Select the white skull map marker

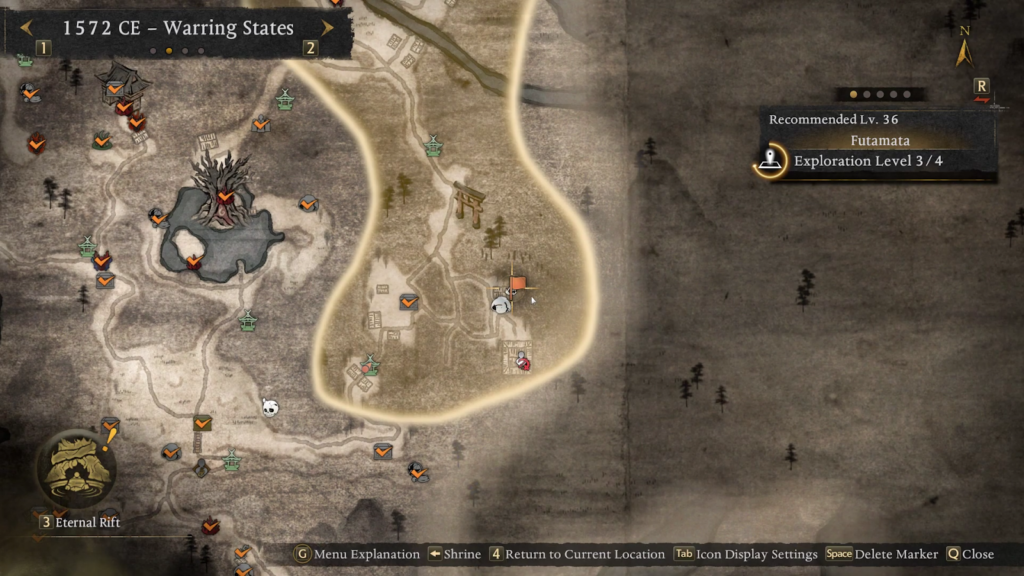[269, 407]
